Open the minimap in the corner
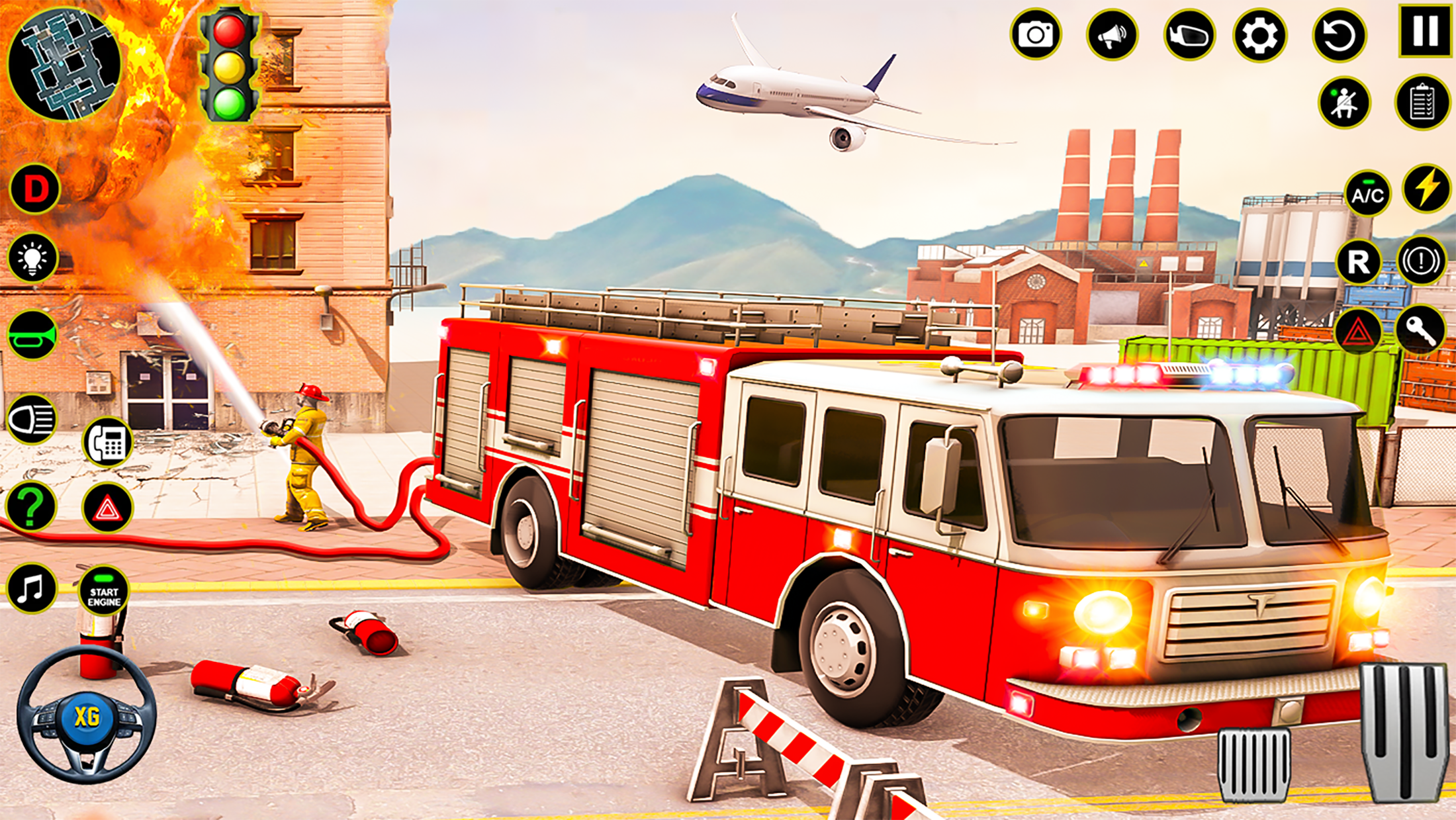Screen dimensions: 1456x820 [63, 63]
